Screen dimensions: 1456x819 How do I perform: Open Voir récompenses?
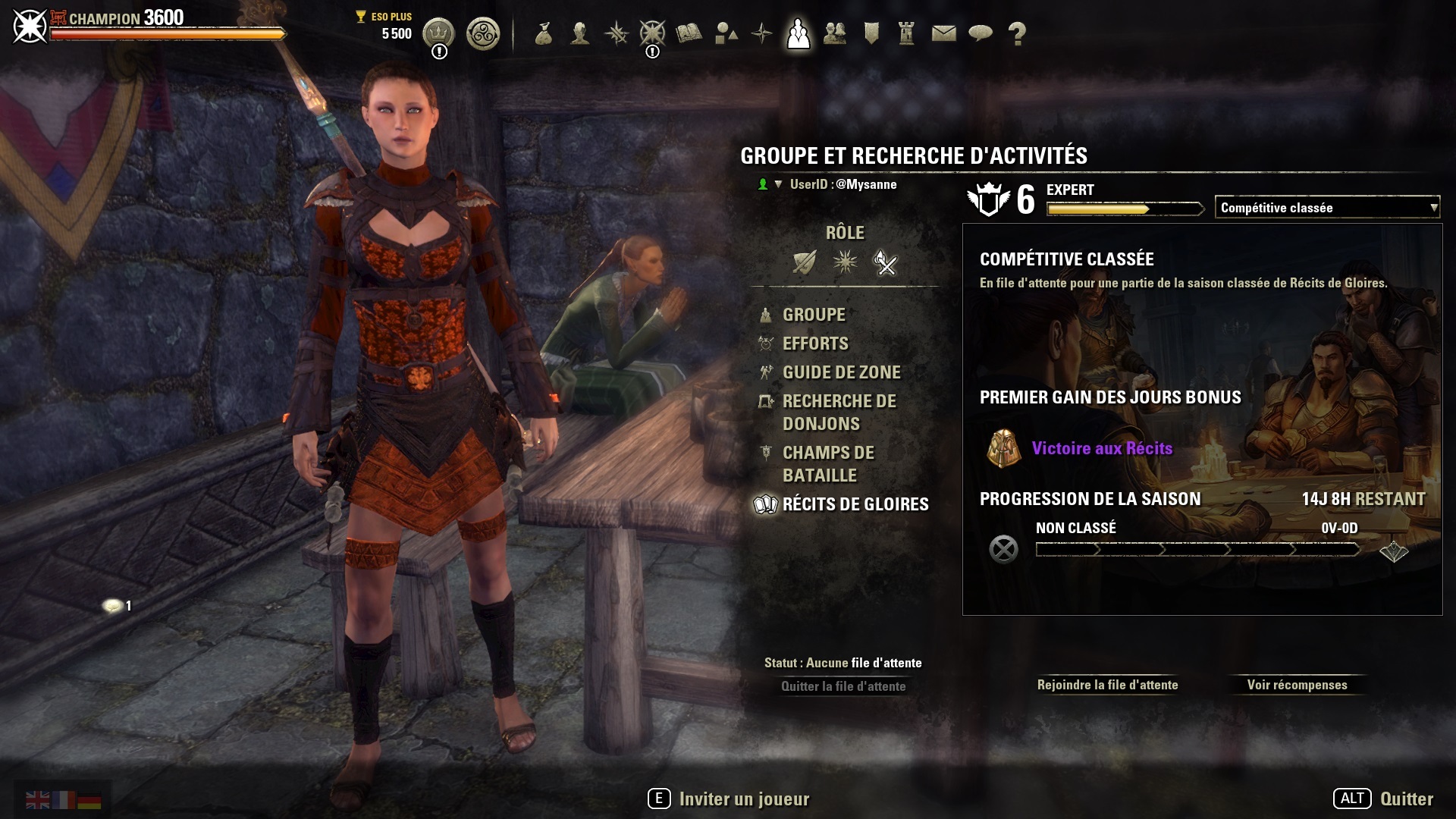(x=1297, y=685)
